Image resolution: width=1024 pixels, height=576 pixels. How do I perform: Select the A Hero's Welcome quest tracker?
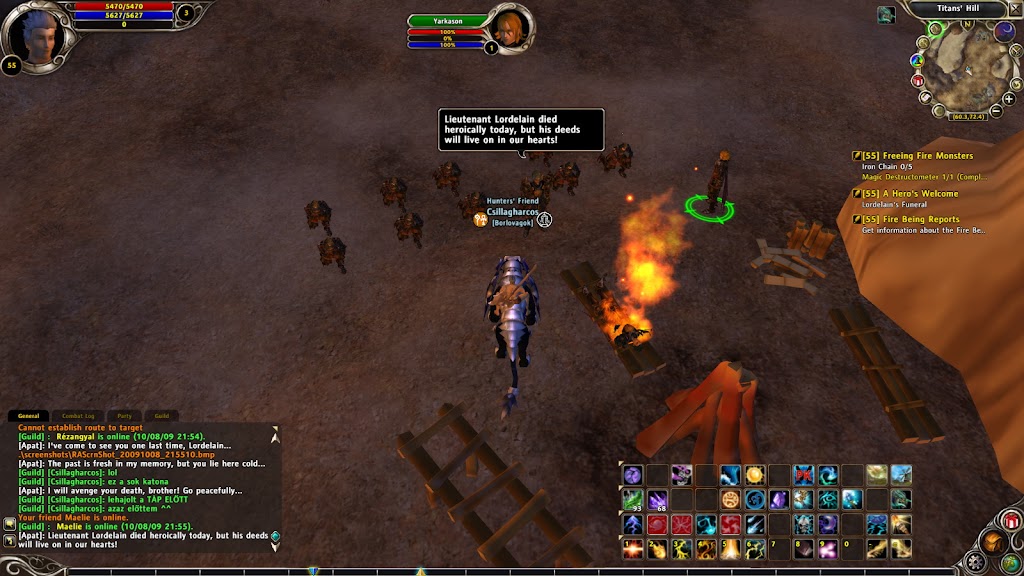pyautogui.click(x=910, y=194)
